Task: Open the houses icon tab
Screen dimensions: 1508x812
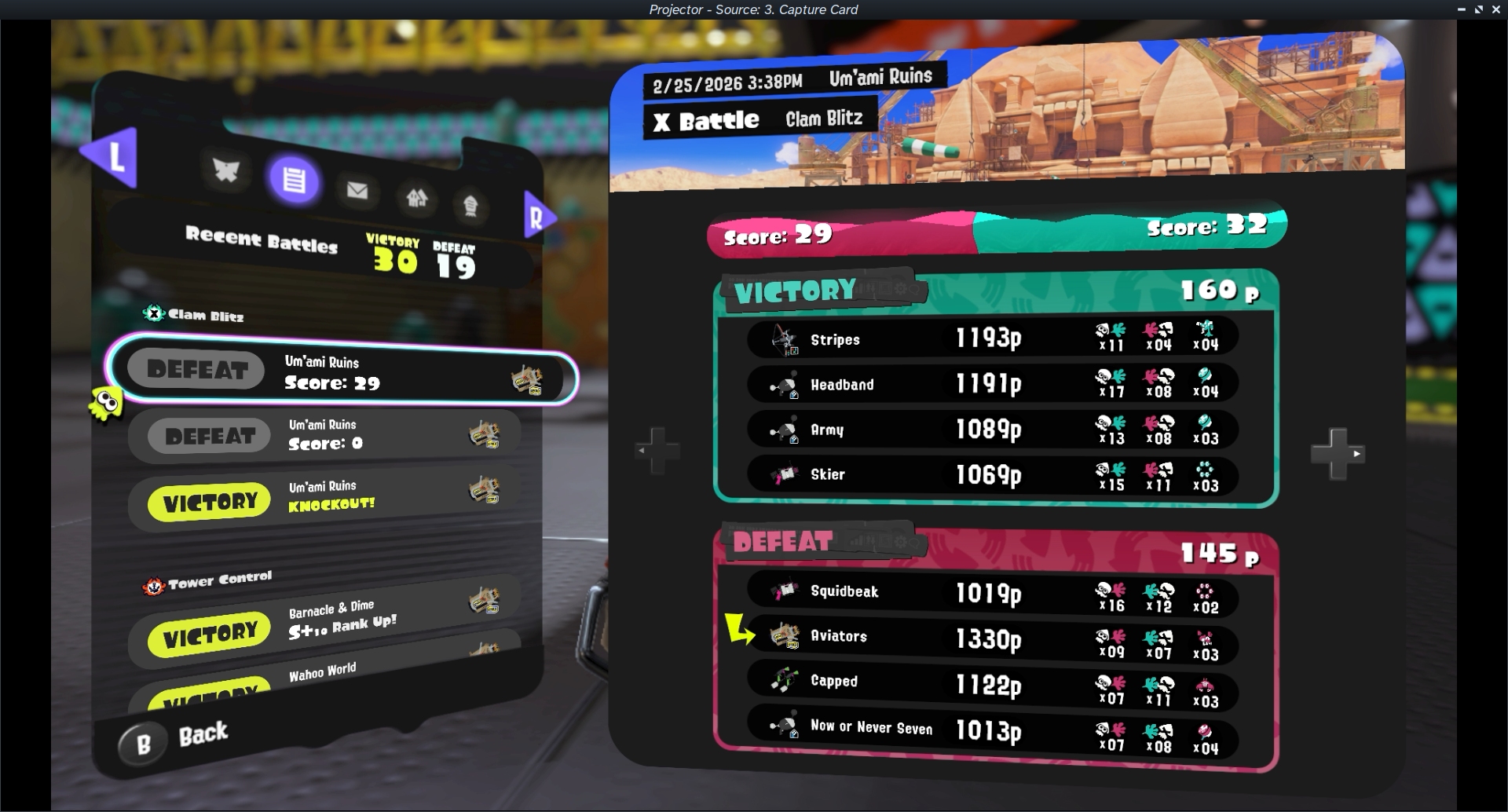Action: pyautogui.click(x=417, y=199)
